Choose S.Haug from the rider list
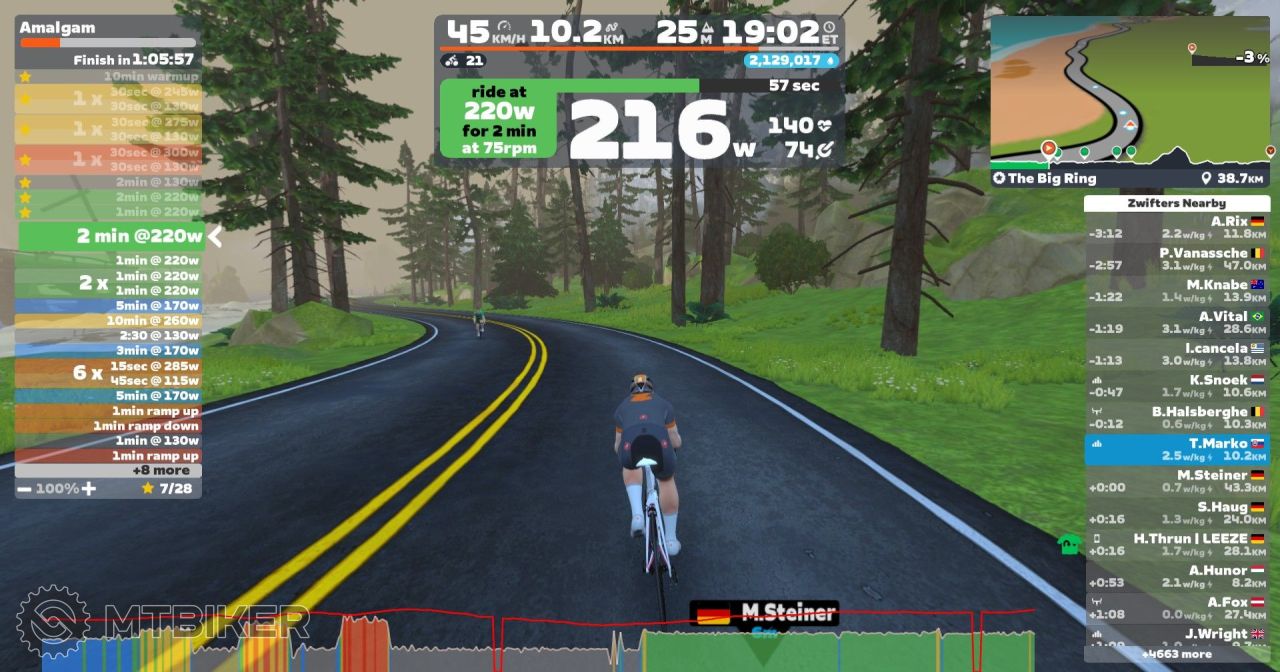Image resolution: width=1280 pixels, height=672 pixels. pos(1176,513)
